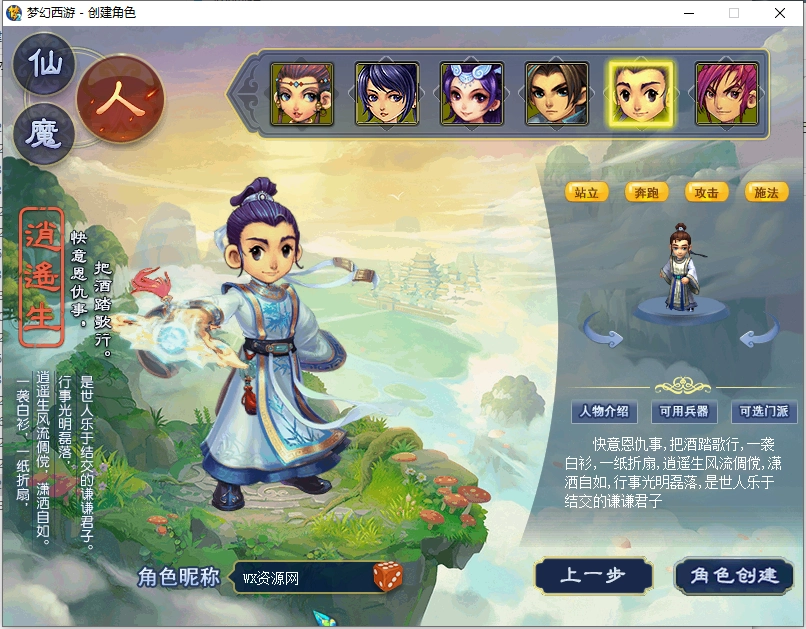This screenshot has width=806, height=629.
Task: Preview the 施法 spellcasting animation
Action: click(767, 192)
